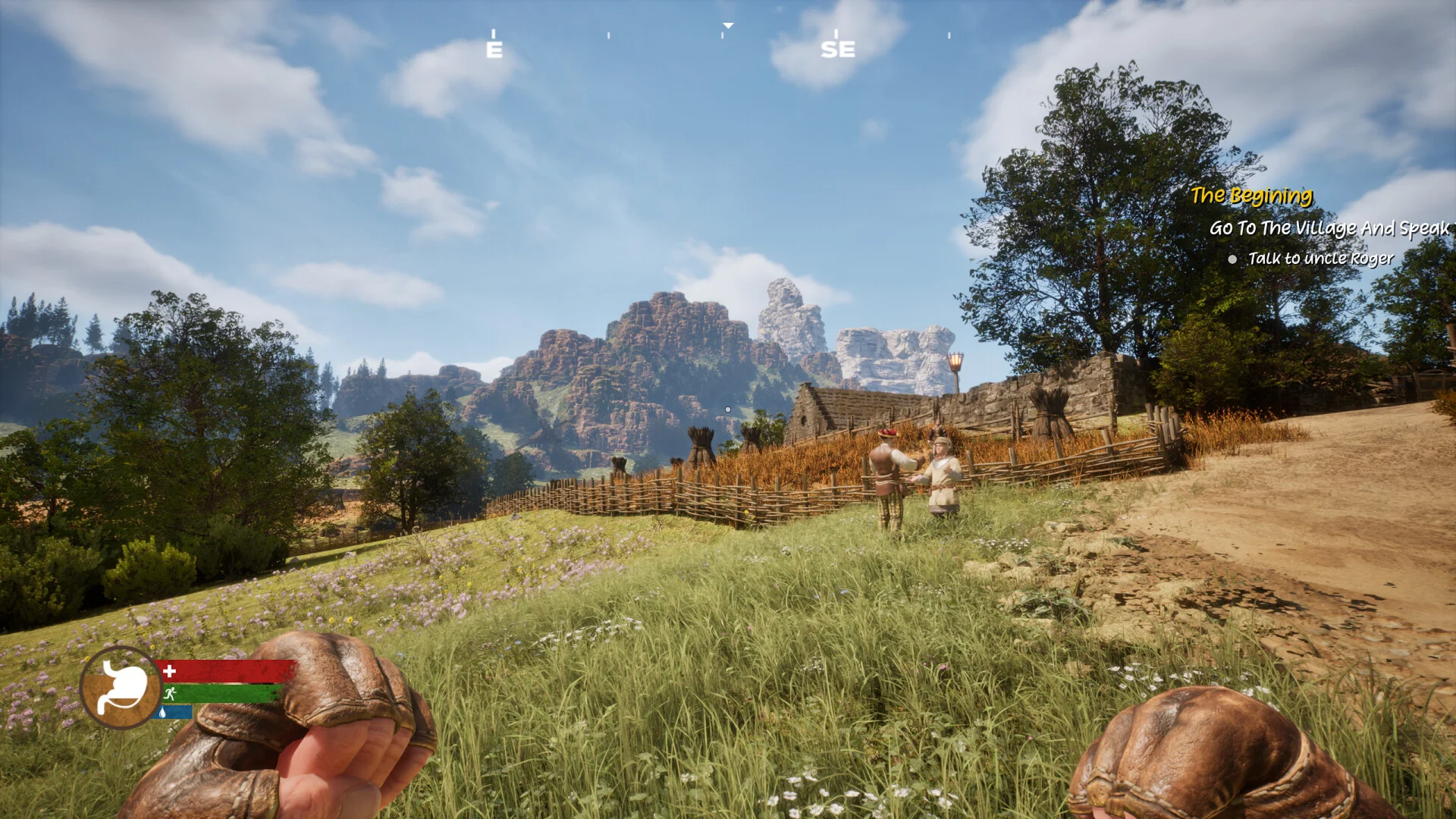Select the E heading on the compass
This screenshot has height=819, width=1456.
click(x=494, y=49)
